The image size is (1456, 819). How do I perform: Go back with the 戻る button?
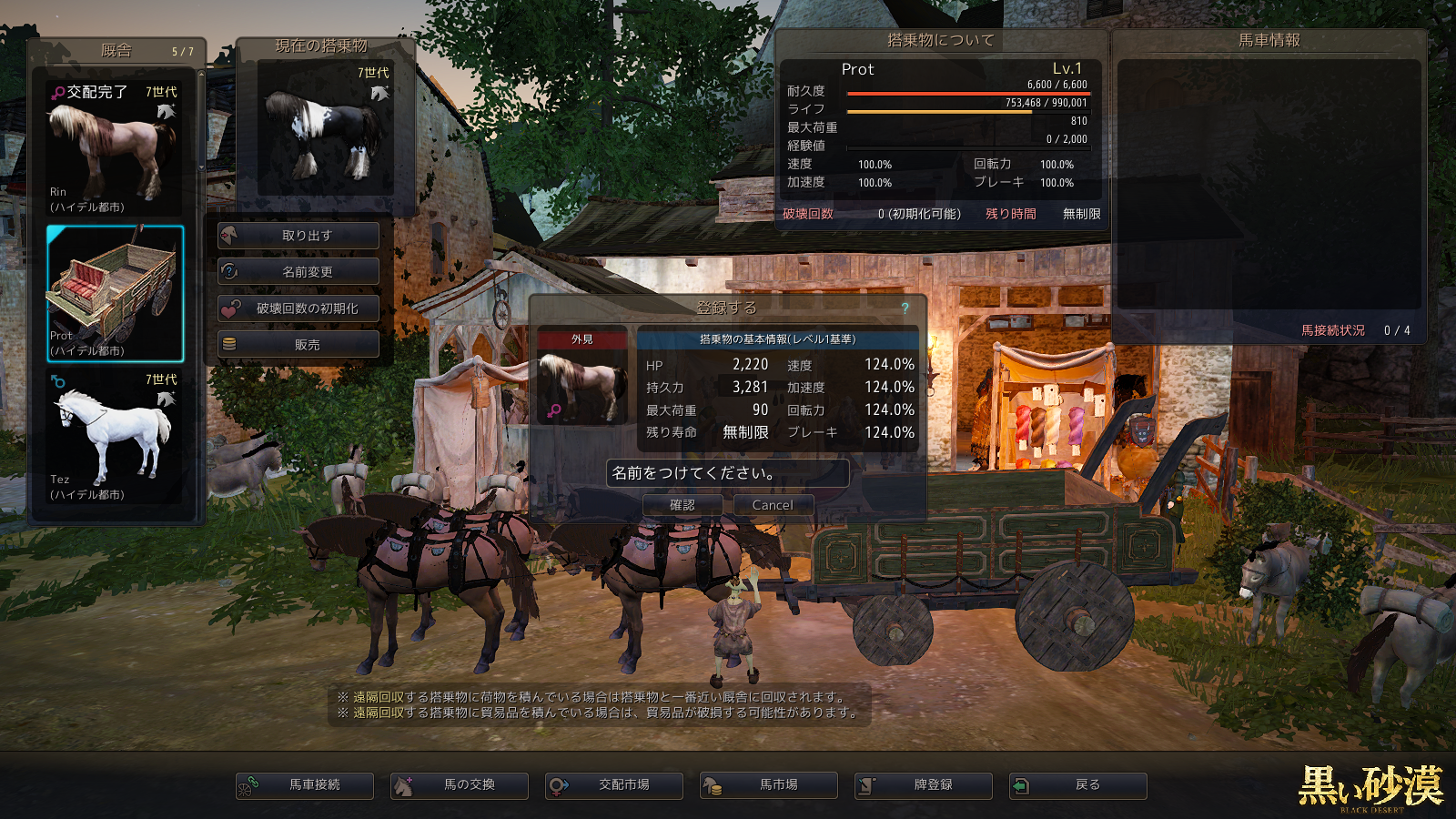[1078, 785]
